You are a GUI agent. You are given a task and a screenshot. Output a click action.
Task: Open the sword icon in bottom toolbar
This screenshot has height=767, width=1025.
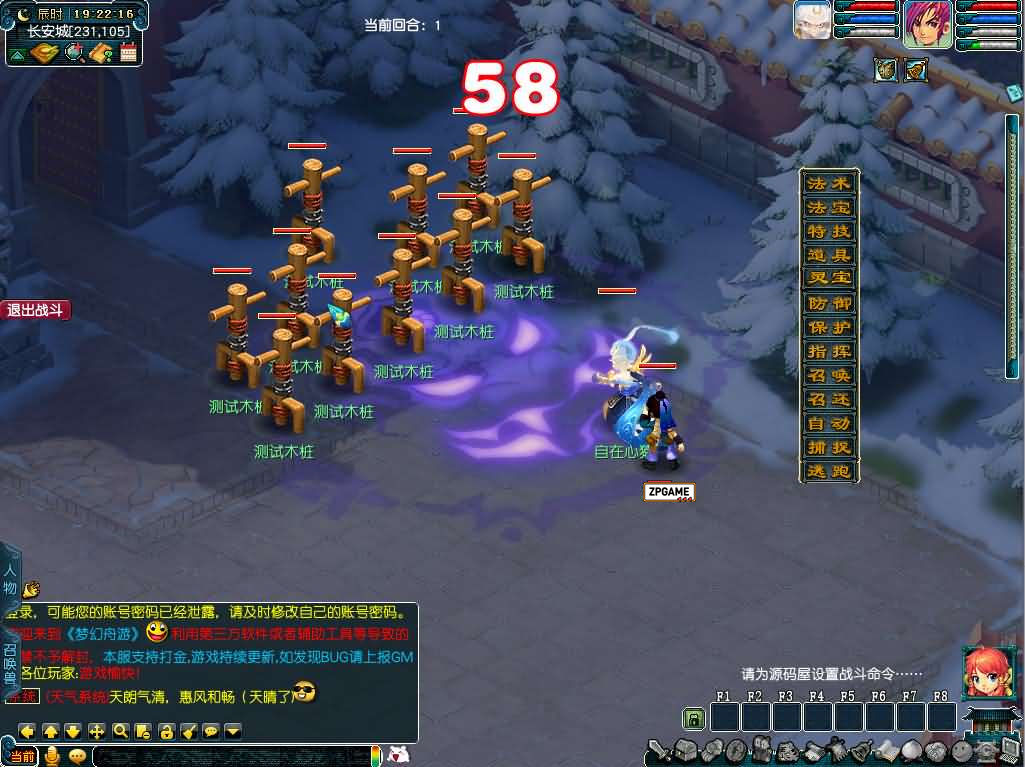pos(659,750)
